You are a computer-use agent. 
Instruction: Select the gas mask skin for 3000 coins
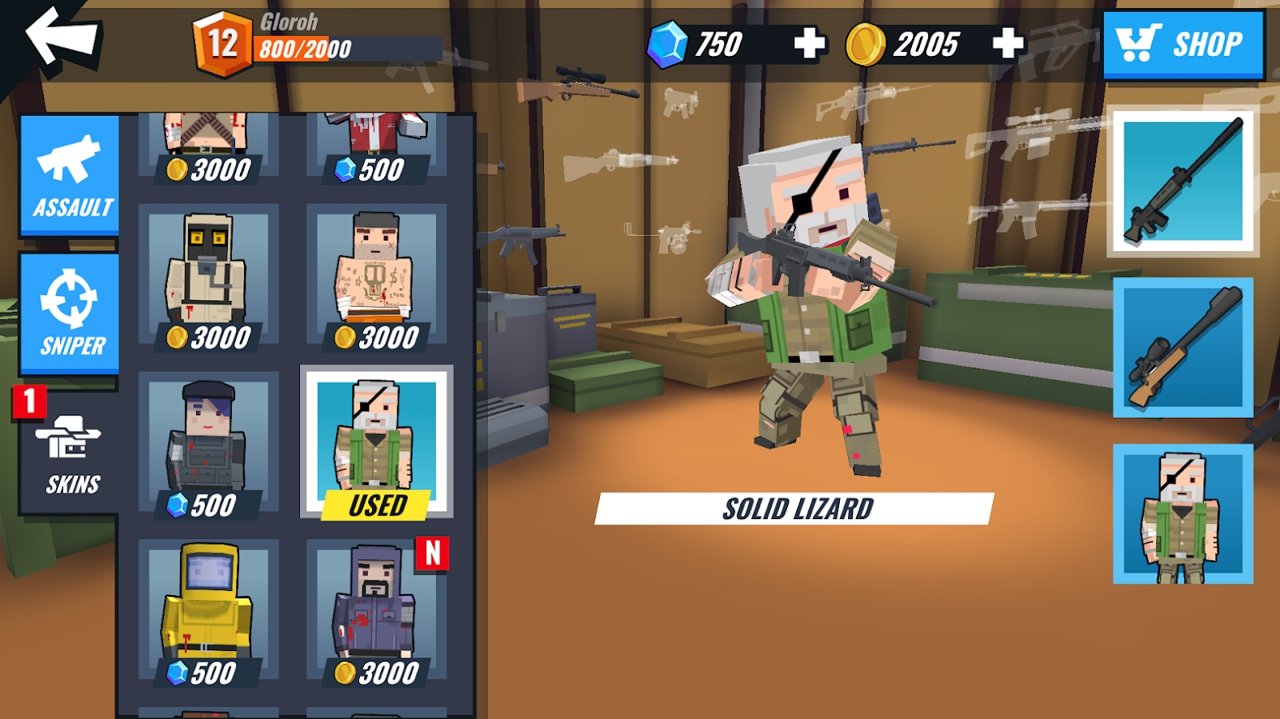pyautogui.click(x=208, y=278)
